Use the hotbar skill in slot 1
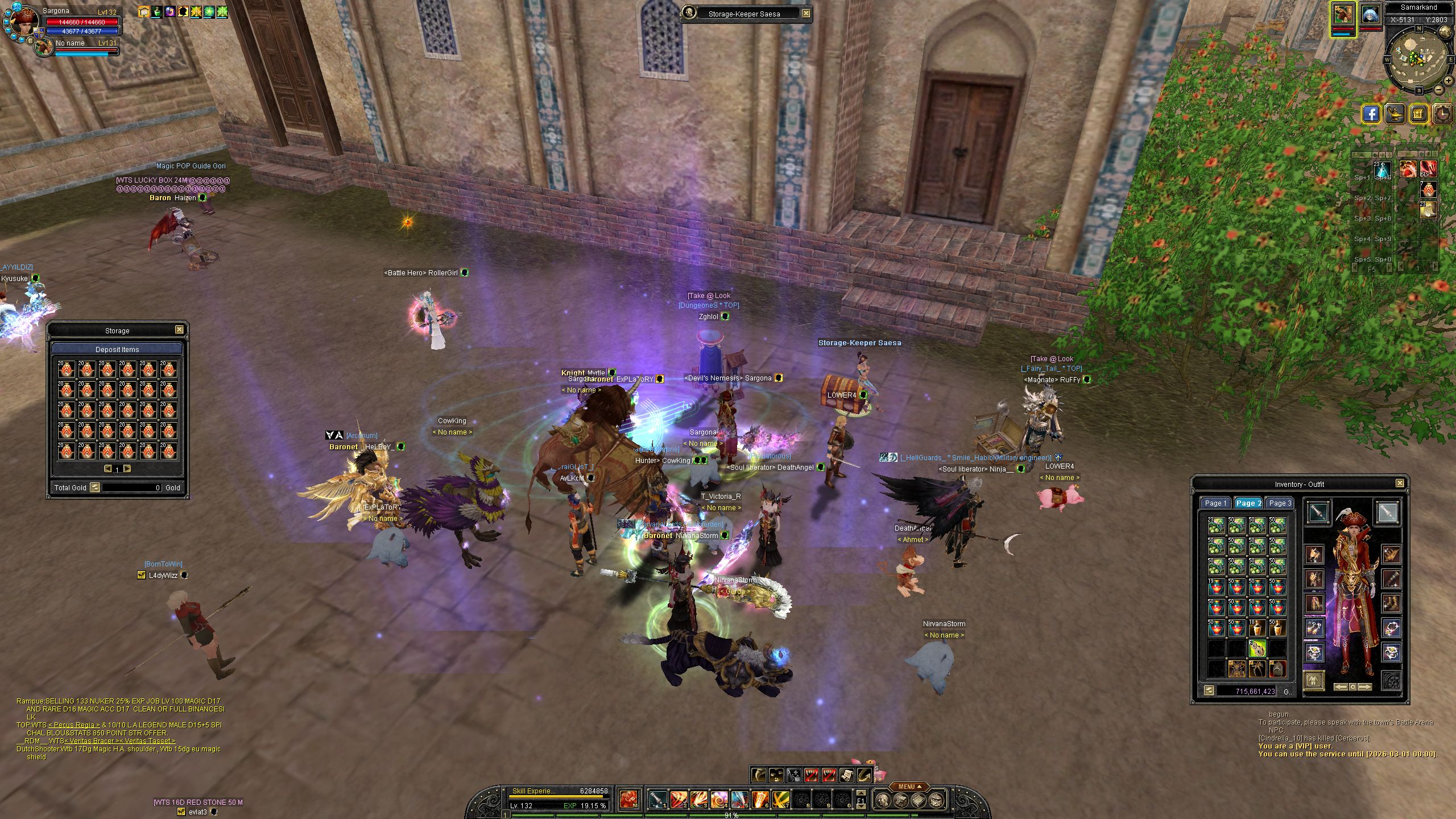The width and height of the screenshot is (1456, 819). point(657,800)
